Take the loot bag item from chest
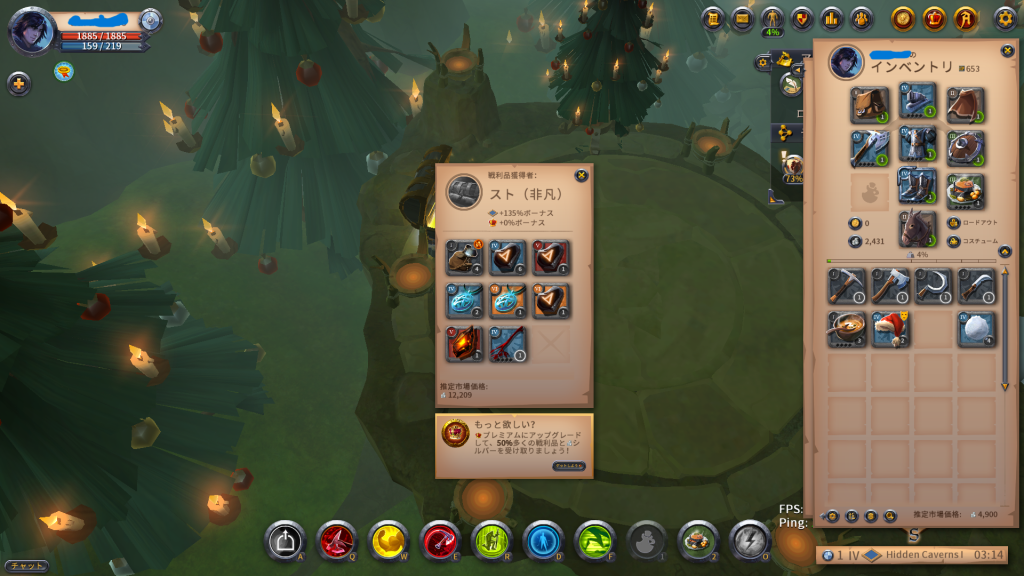 [465, 257]
